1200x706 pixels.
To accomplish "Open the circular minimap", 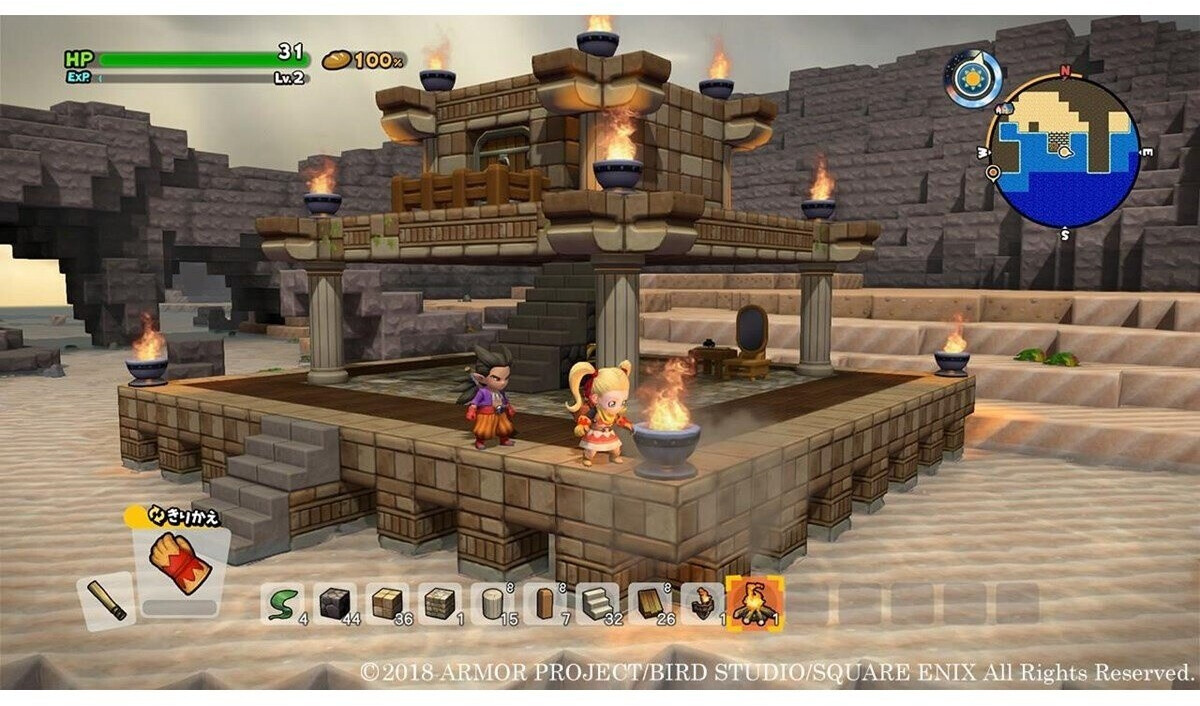I will coord(1063,152).
